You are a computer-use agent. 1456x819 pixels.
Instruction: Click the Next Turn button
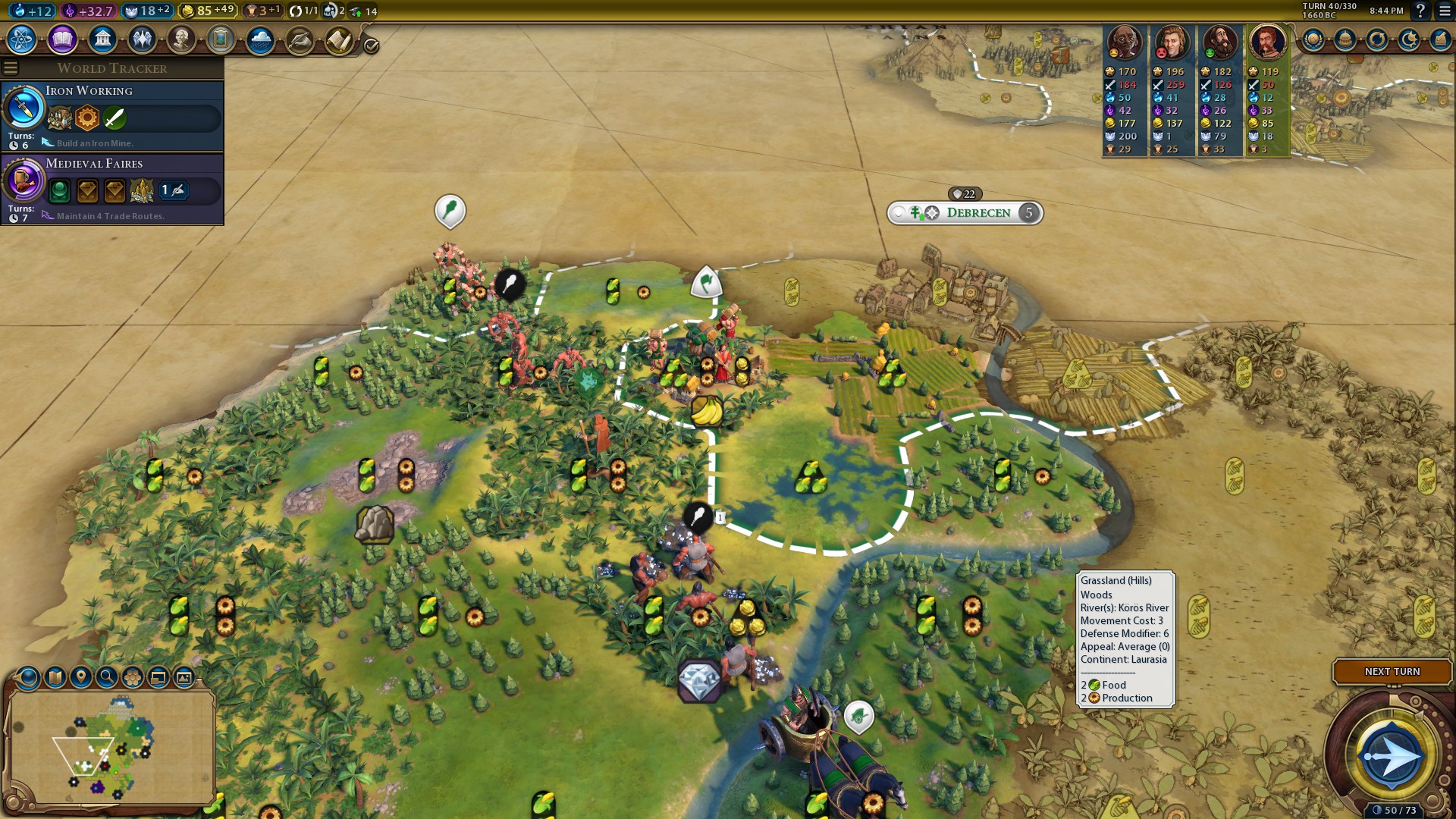(x=1392, y=672)
